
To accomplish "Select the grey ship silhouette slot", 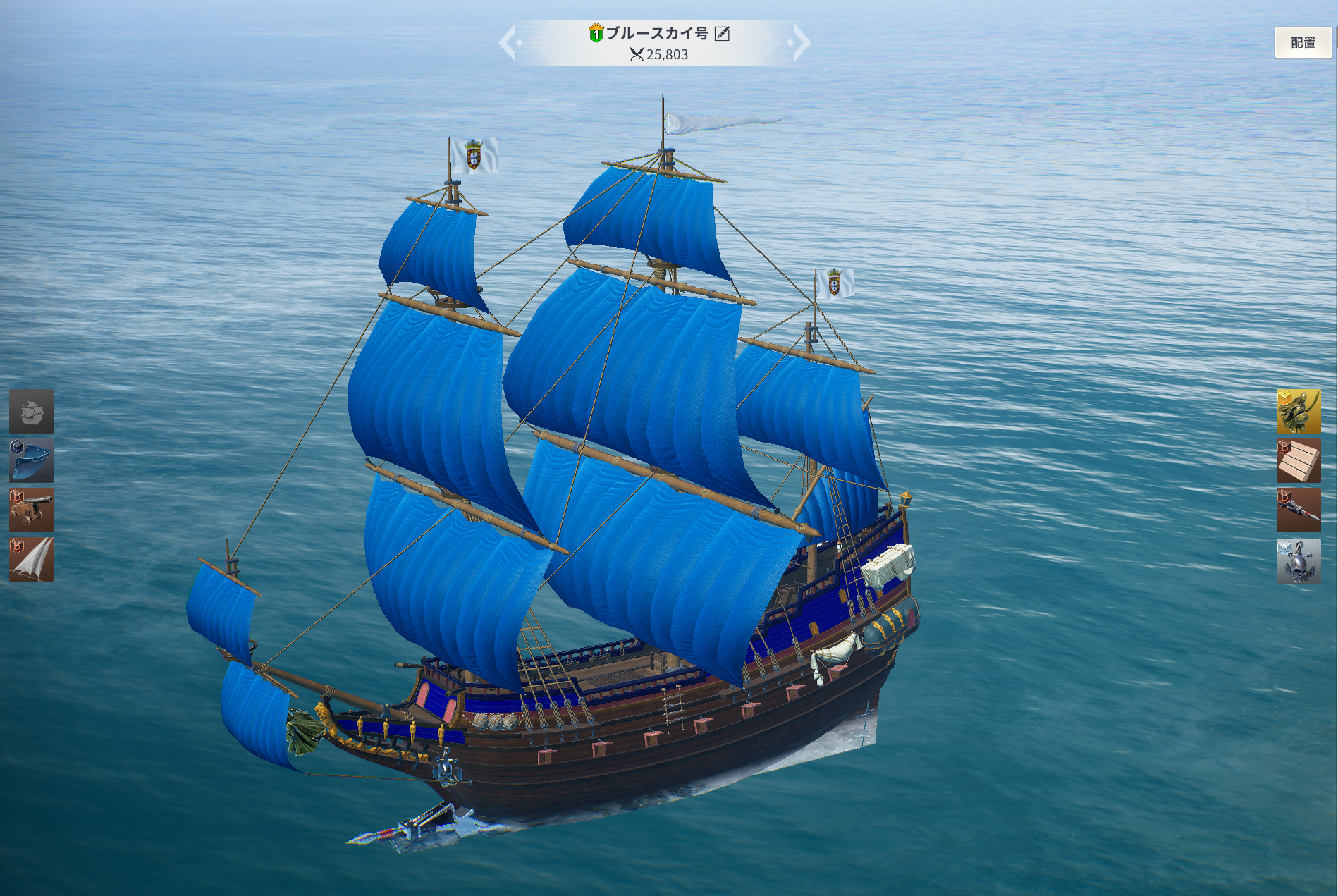I will (31, 412).
